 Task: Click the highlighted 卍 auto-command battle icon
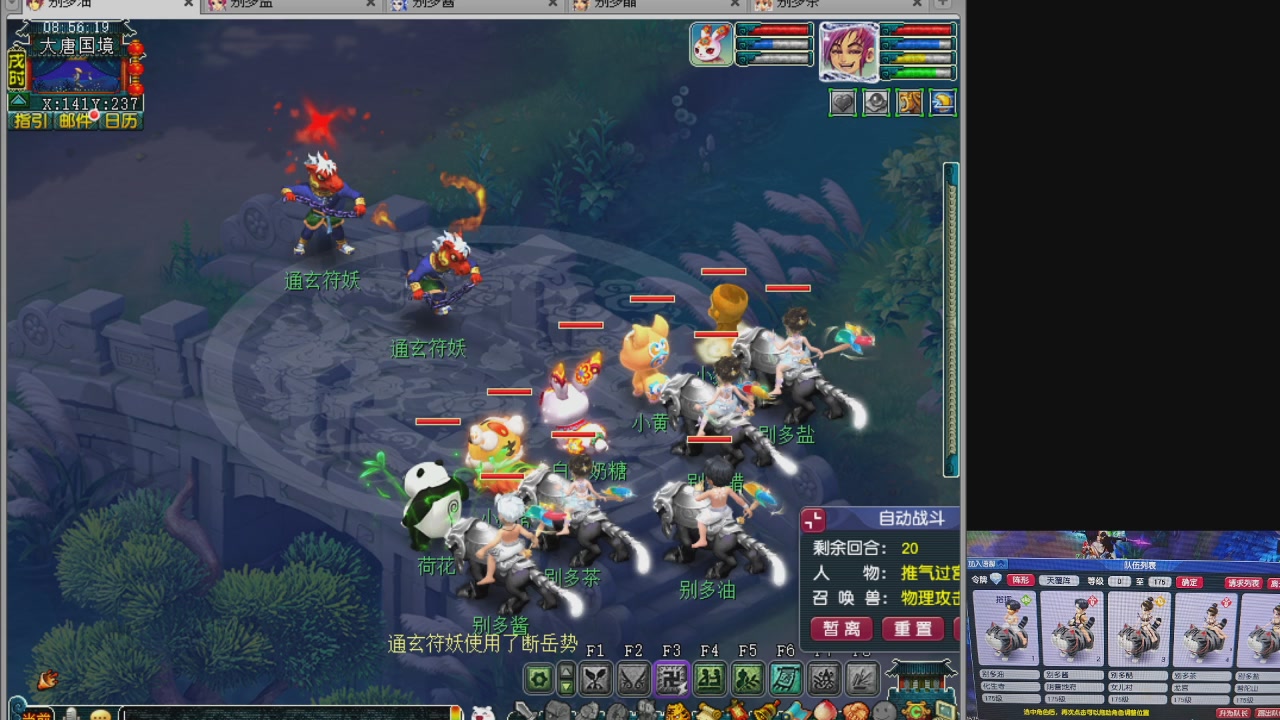tap(670, 679)
